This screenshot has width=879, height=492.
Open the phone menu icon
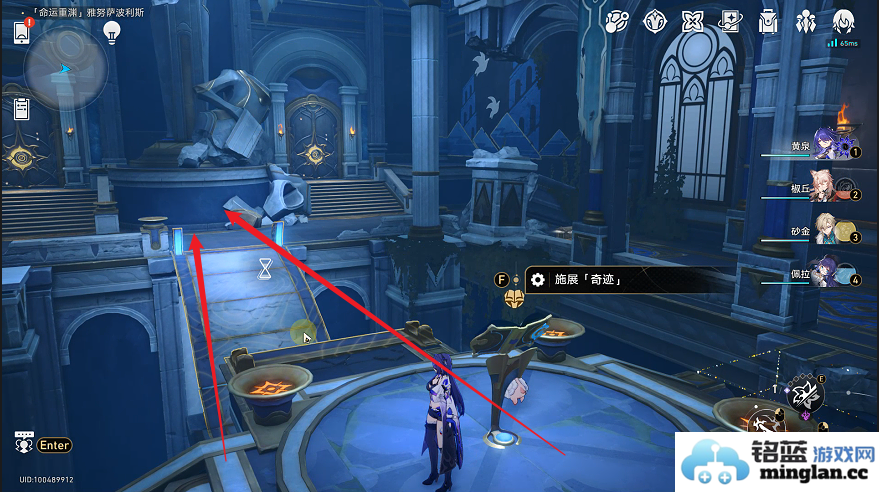pos(22,32)
